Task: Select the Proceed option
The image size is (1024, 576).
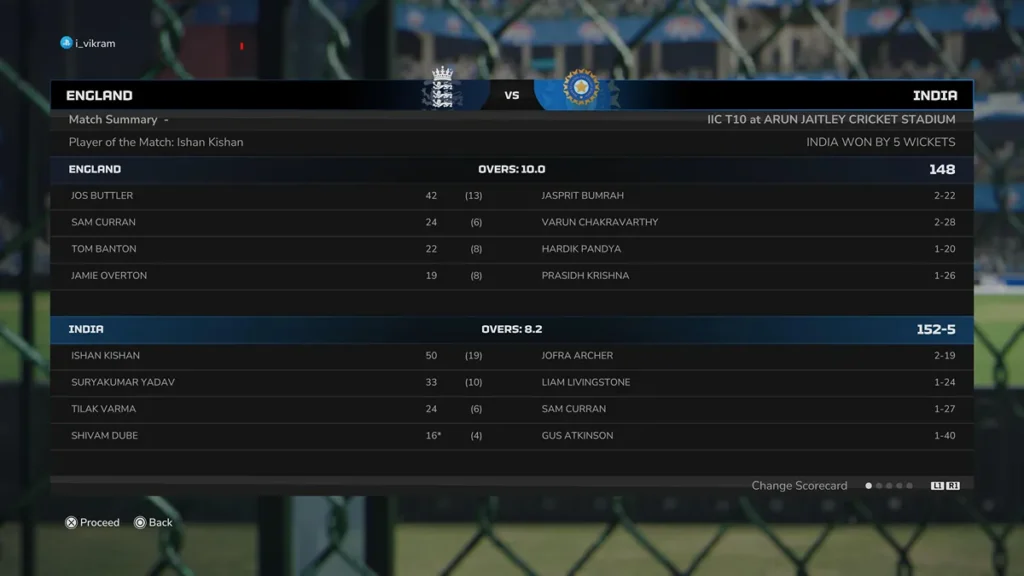Action: (92, 522)
